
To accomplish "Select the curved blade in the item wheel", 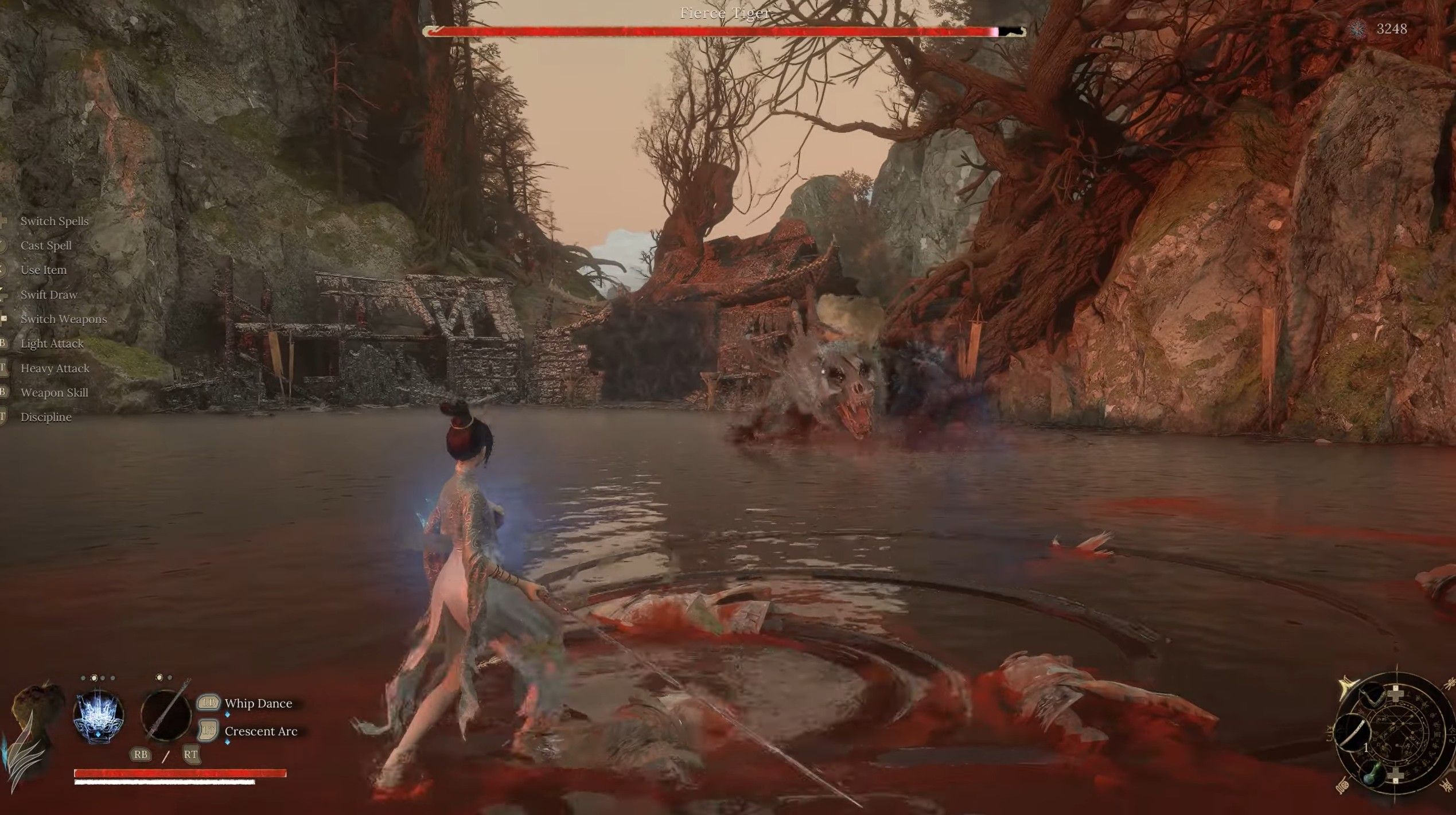I will pyautogui.click(x=1352, y=733).
